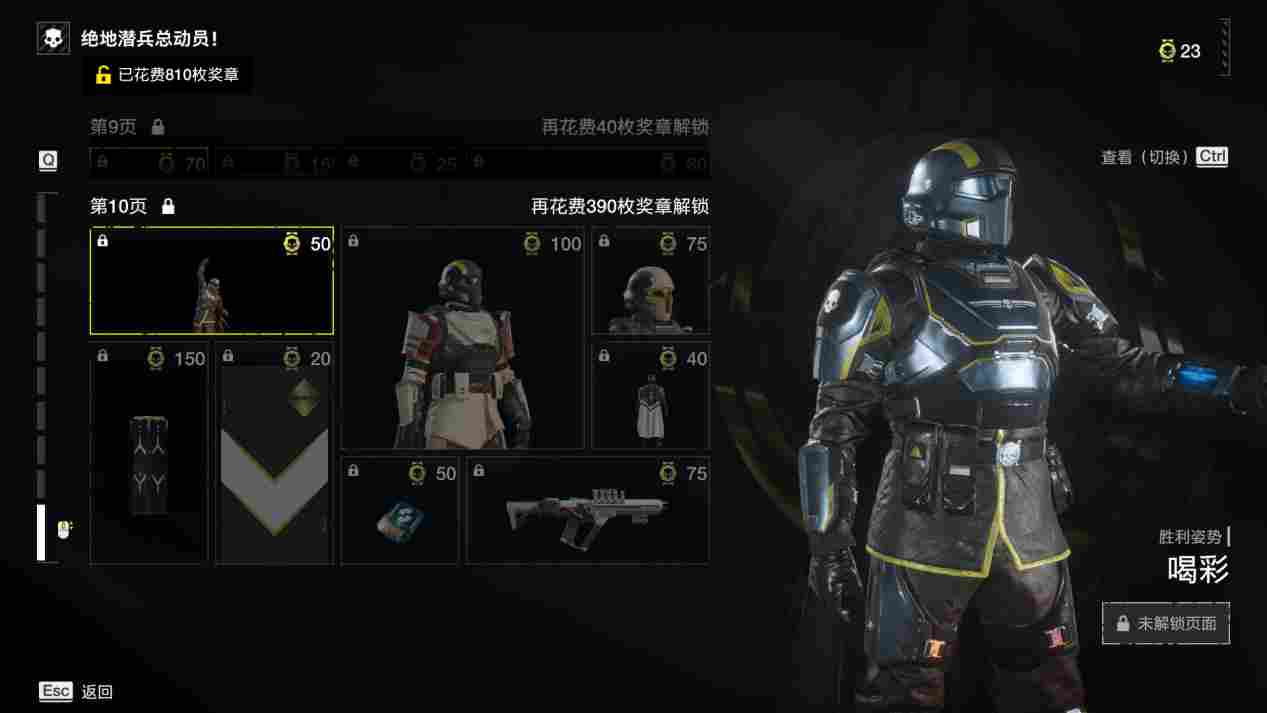Select the yellow-visor helmet costing 75 medals
The width and height of the screenshot is (1267, 713).
[x=650, y=281]
